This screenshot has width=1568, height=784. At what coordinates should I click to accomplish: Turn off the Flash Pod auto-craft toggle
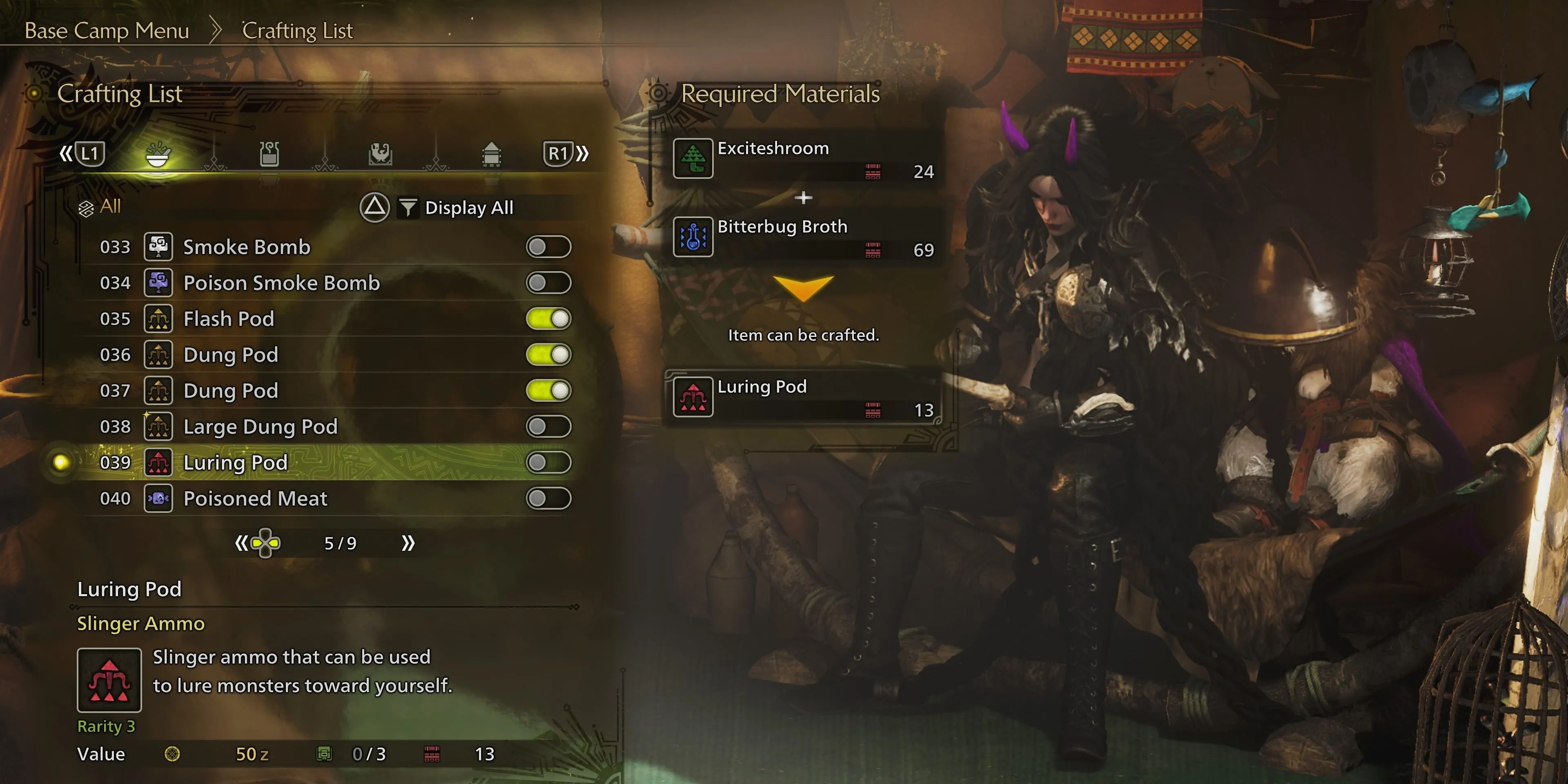548,318
